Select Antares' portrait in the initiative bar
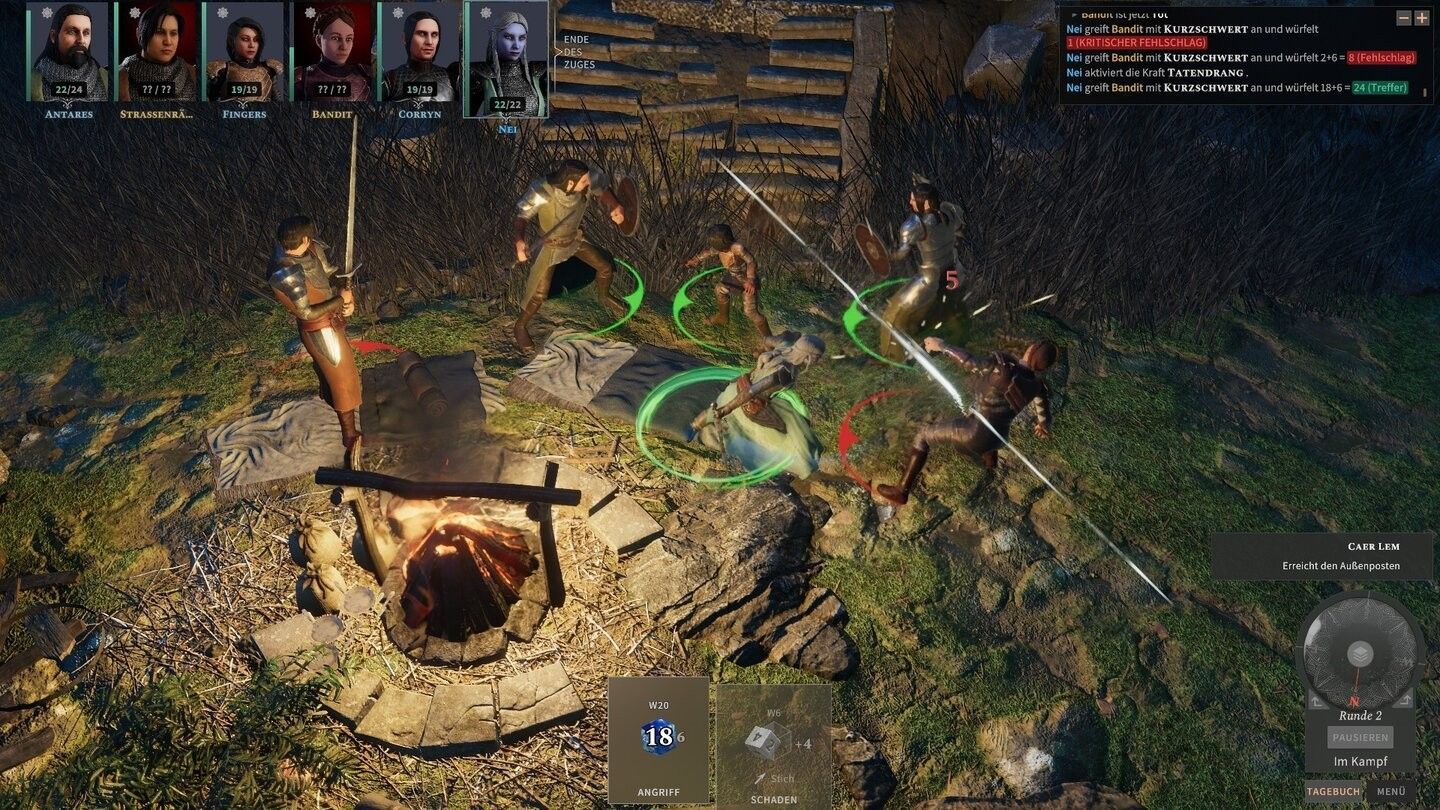This screenshot has width=1440, height=810. [x=69, y=50]
